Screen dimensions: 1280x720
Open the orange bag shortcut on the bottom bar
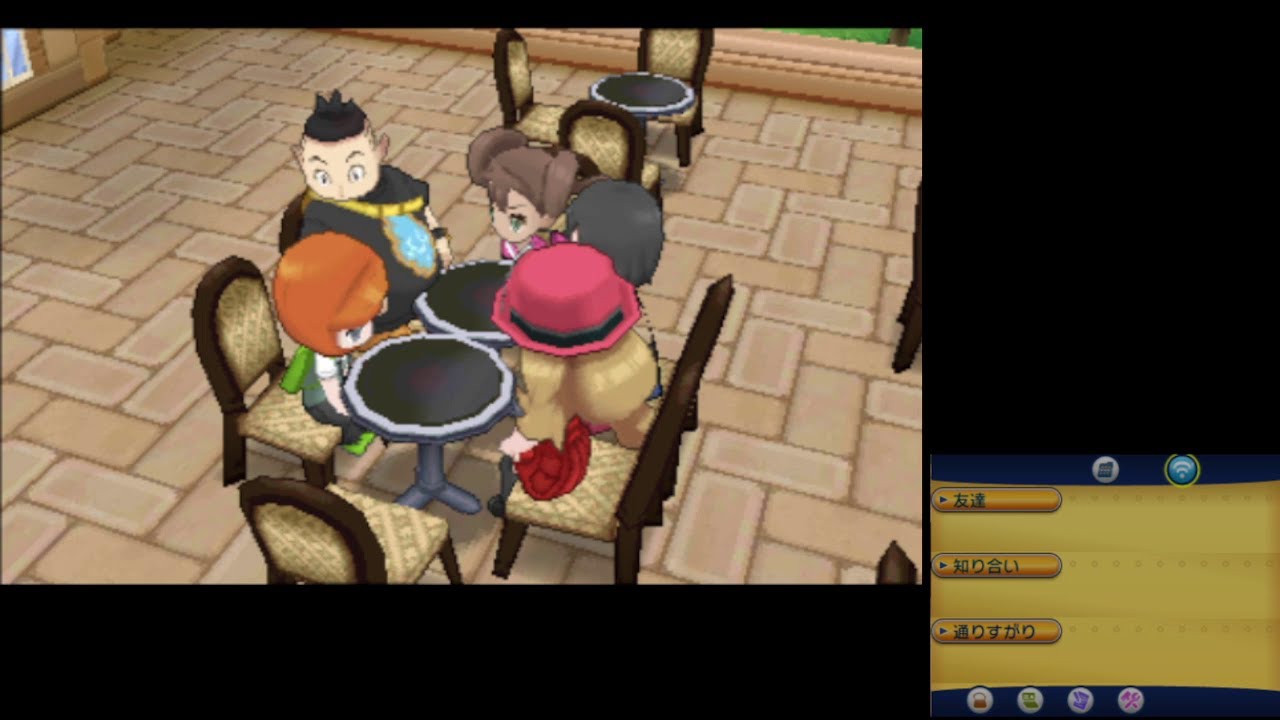(980, 699)
